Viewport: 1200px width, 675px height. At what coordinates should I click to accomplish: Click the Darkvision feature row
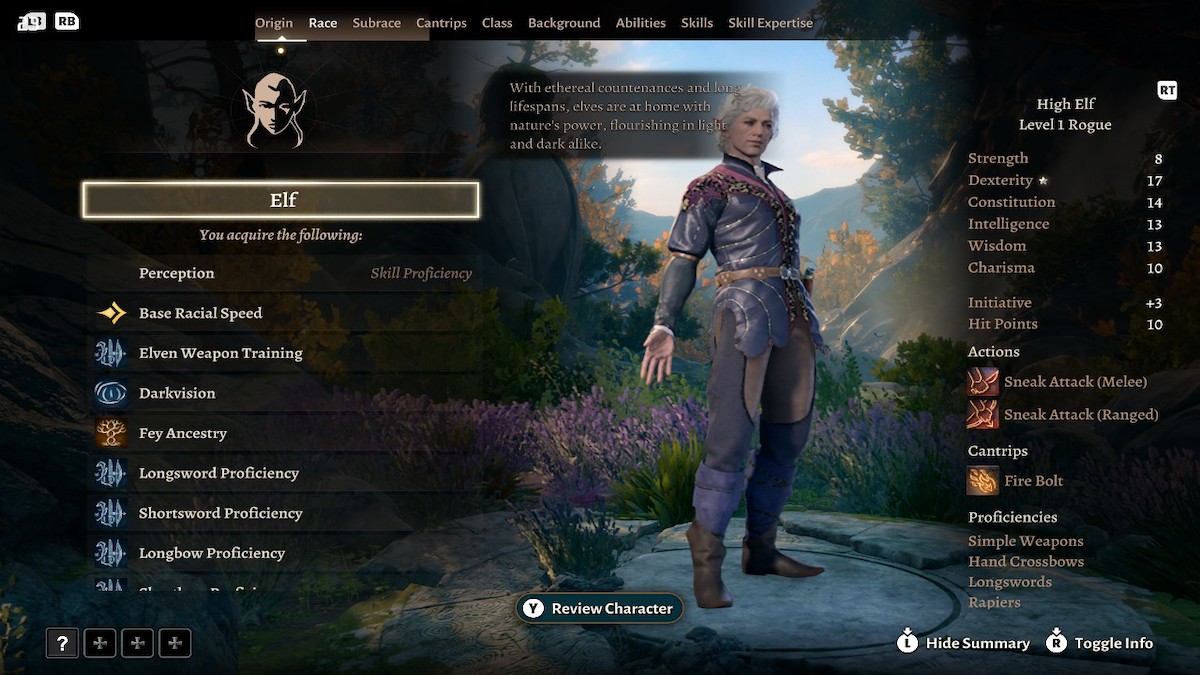[x=177, y=393]
